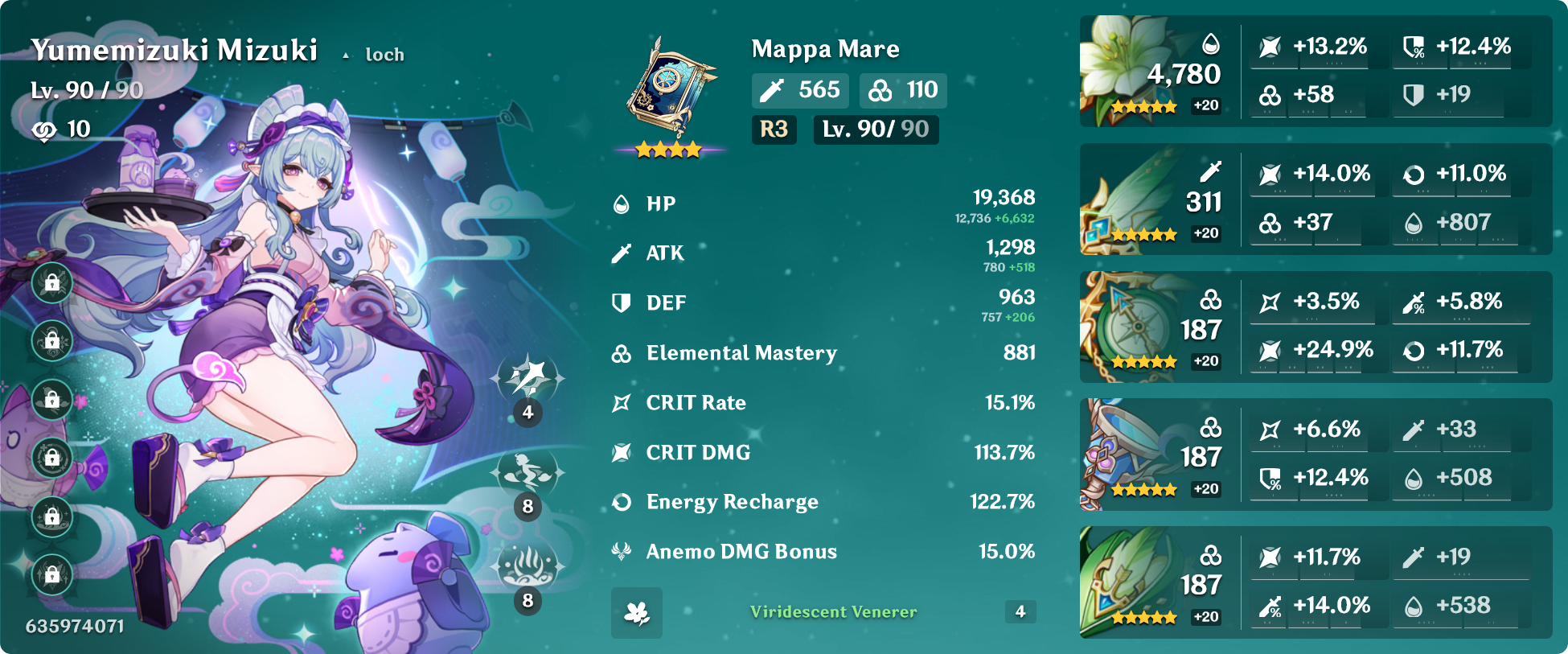Select the elemental skill talent with leaping figure
The width and height of the screenshot is (1568, 654).
pyautogui.click(x=527, y=472)
